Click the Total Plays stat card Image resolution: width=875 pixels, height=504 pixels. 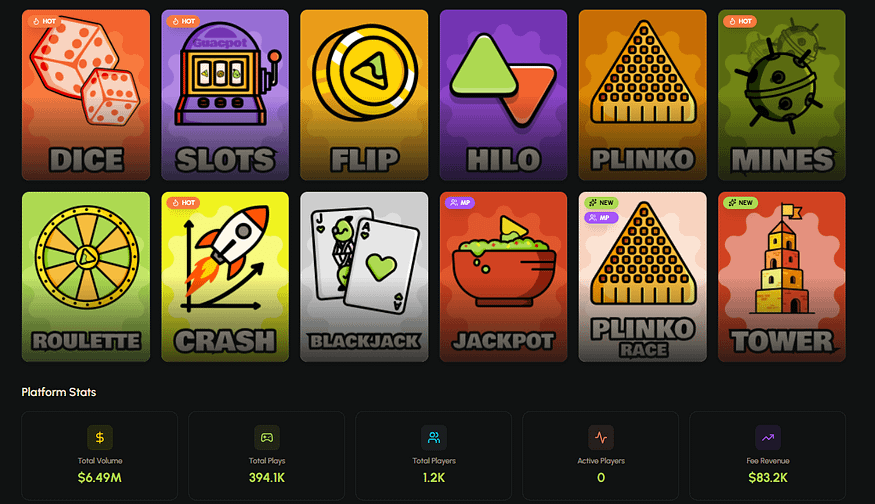[266, 456]
